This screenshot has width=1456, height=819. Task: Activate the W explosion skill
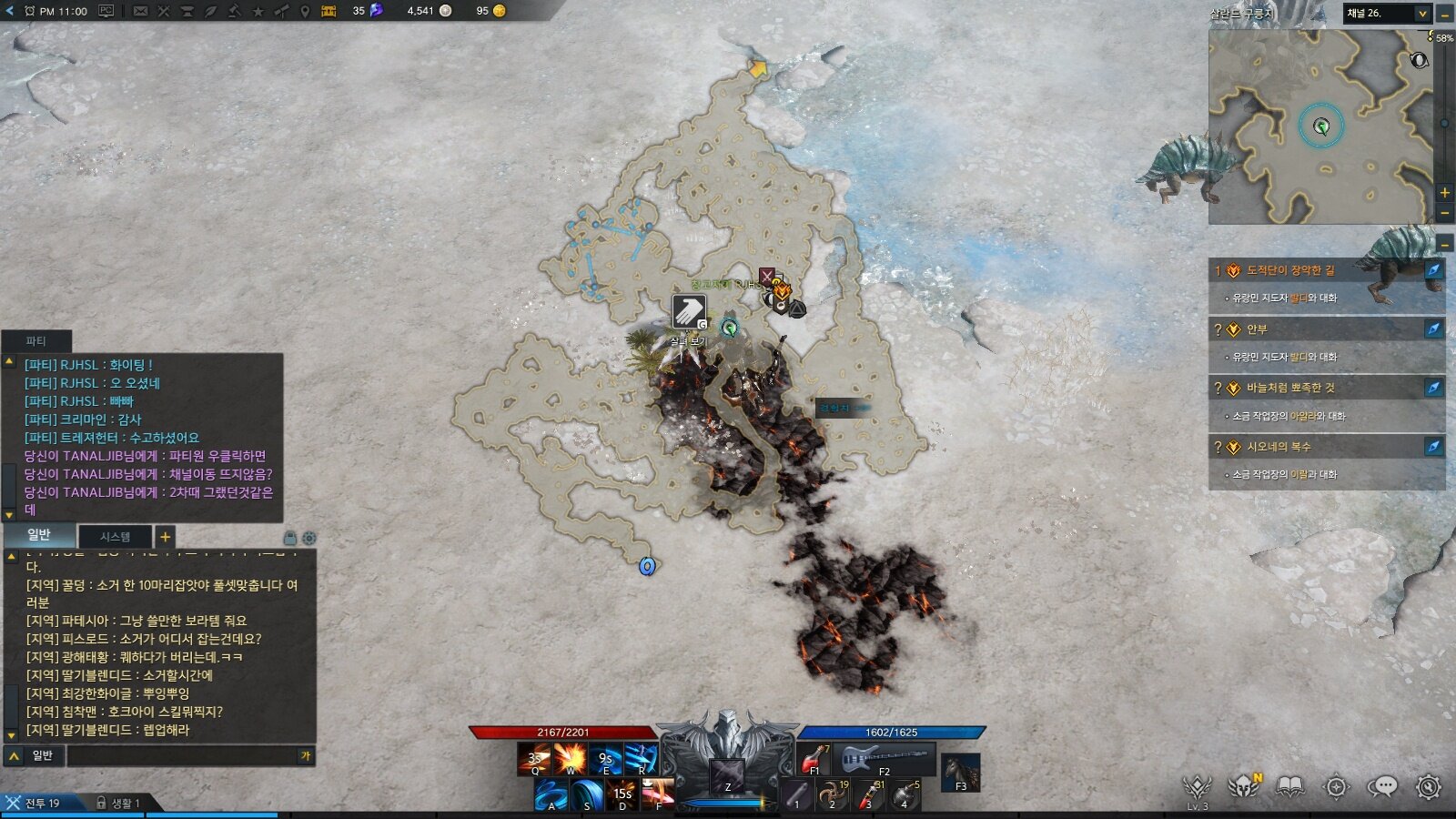(x=571, y=759)
